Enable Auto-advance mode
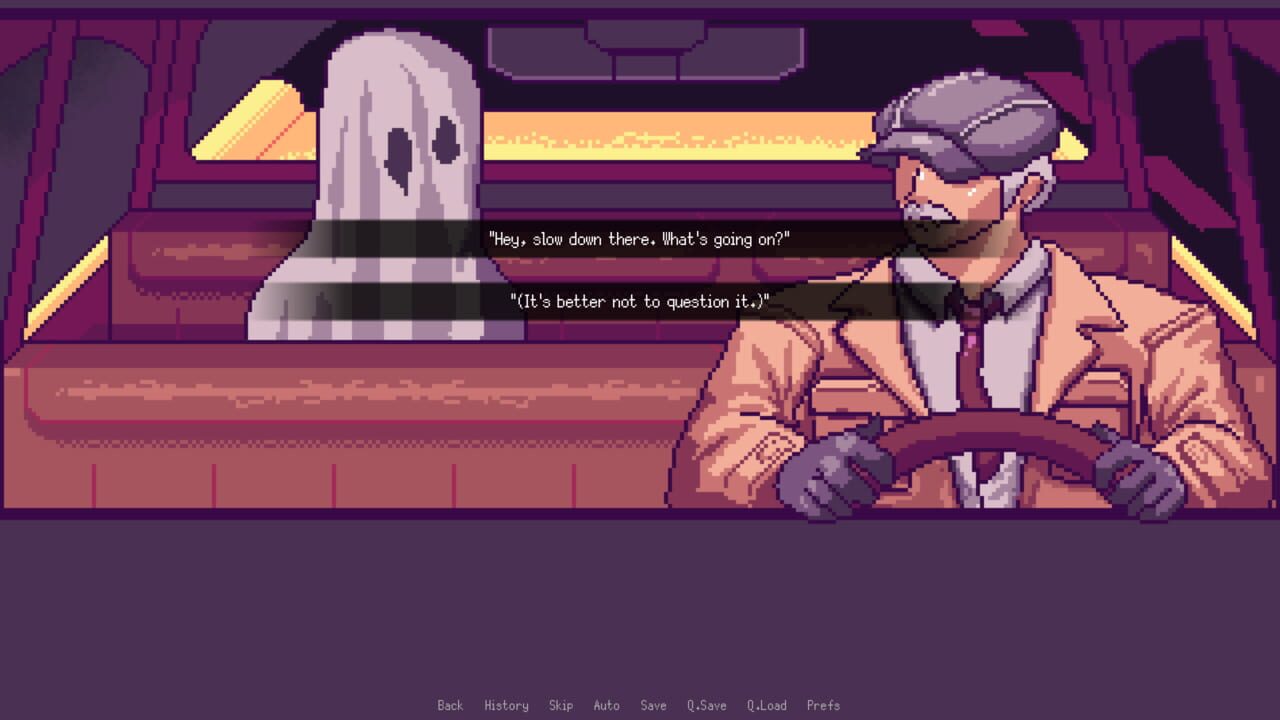Screen dimensions: 1280x720 tap(607, 705)
